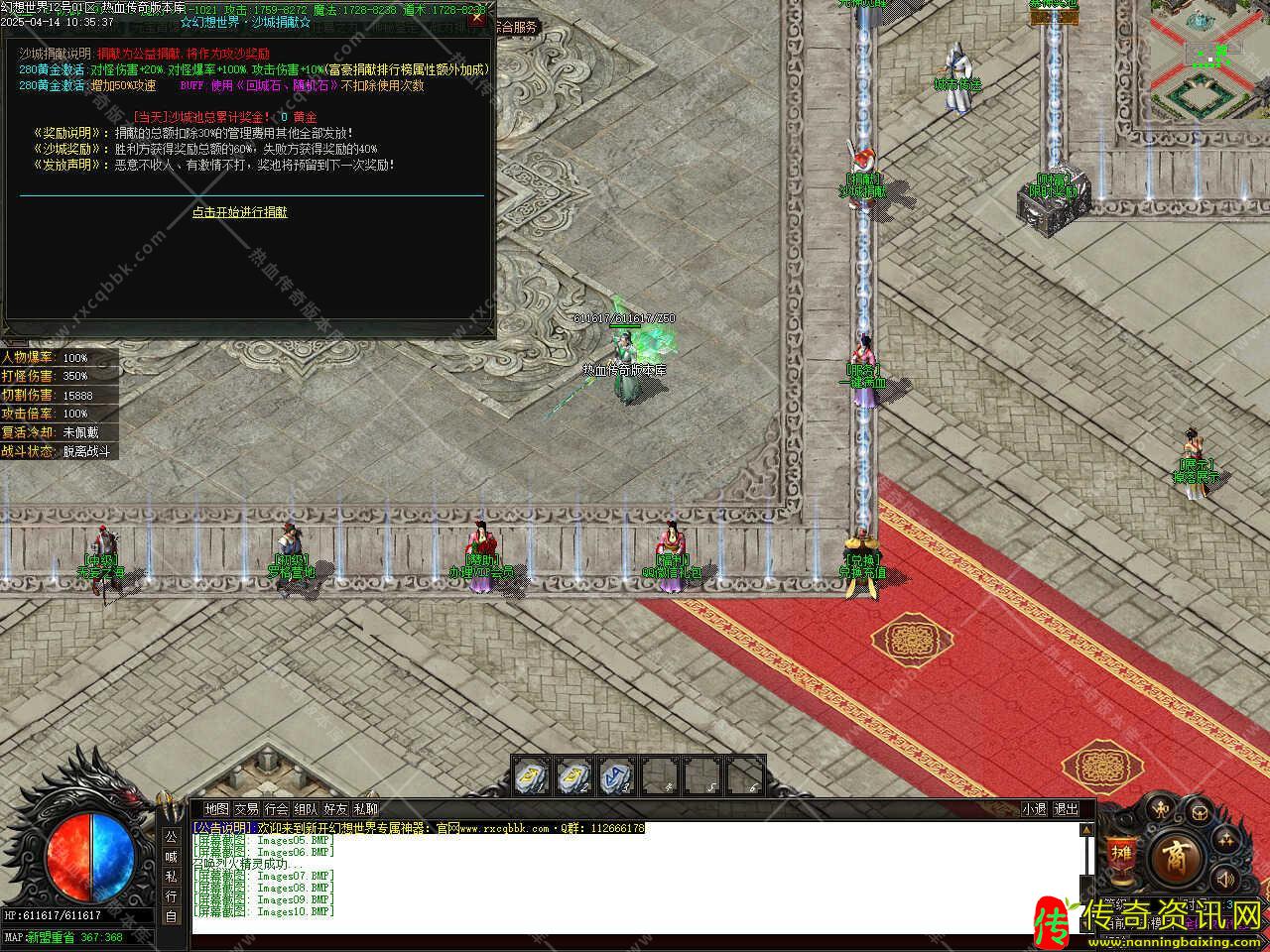Select the 自 chat channel button
The height and width of the screenshot is (952, 1270).
tap(171, 916)
